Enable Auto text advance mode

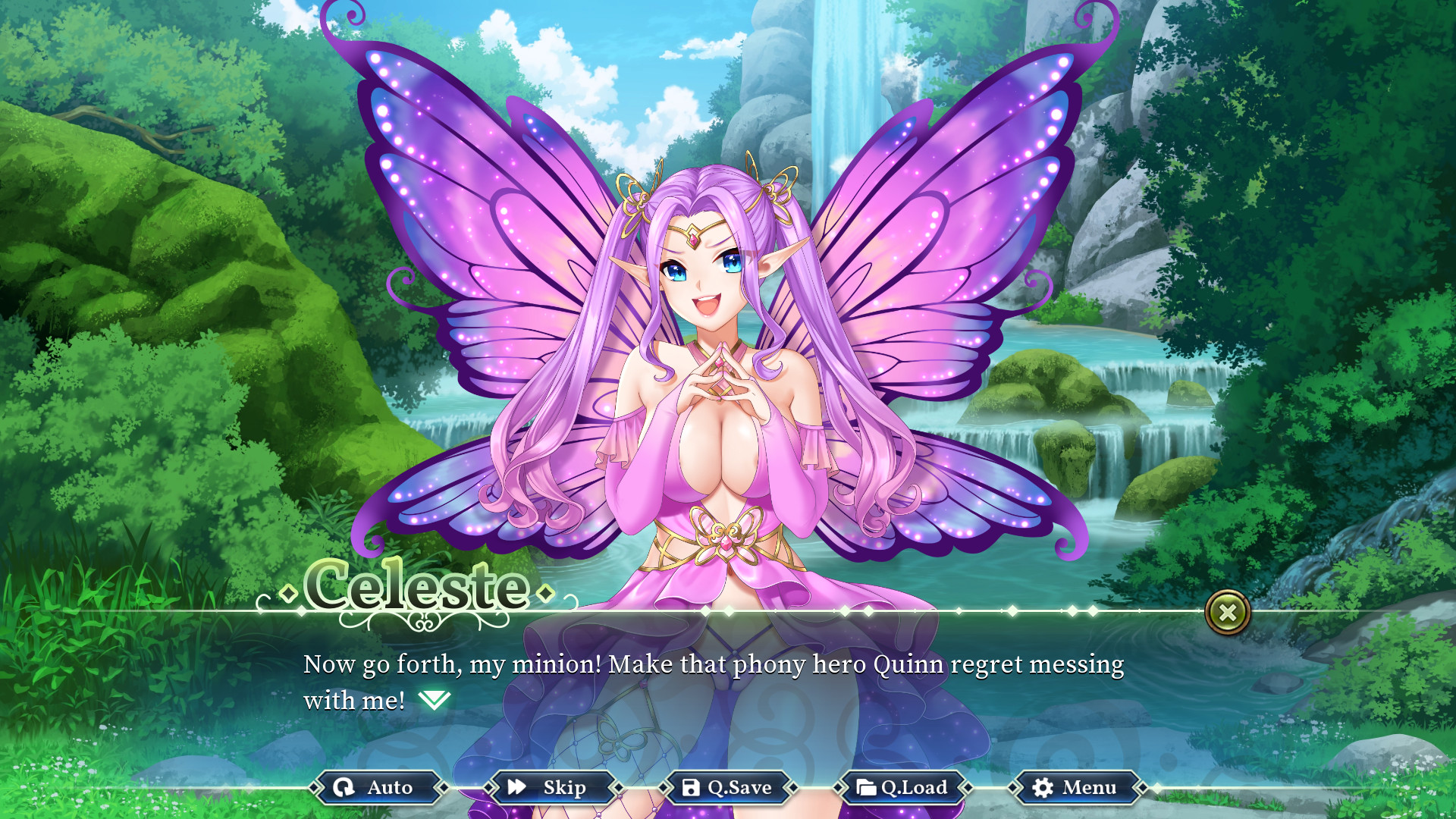(375, 788)
